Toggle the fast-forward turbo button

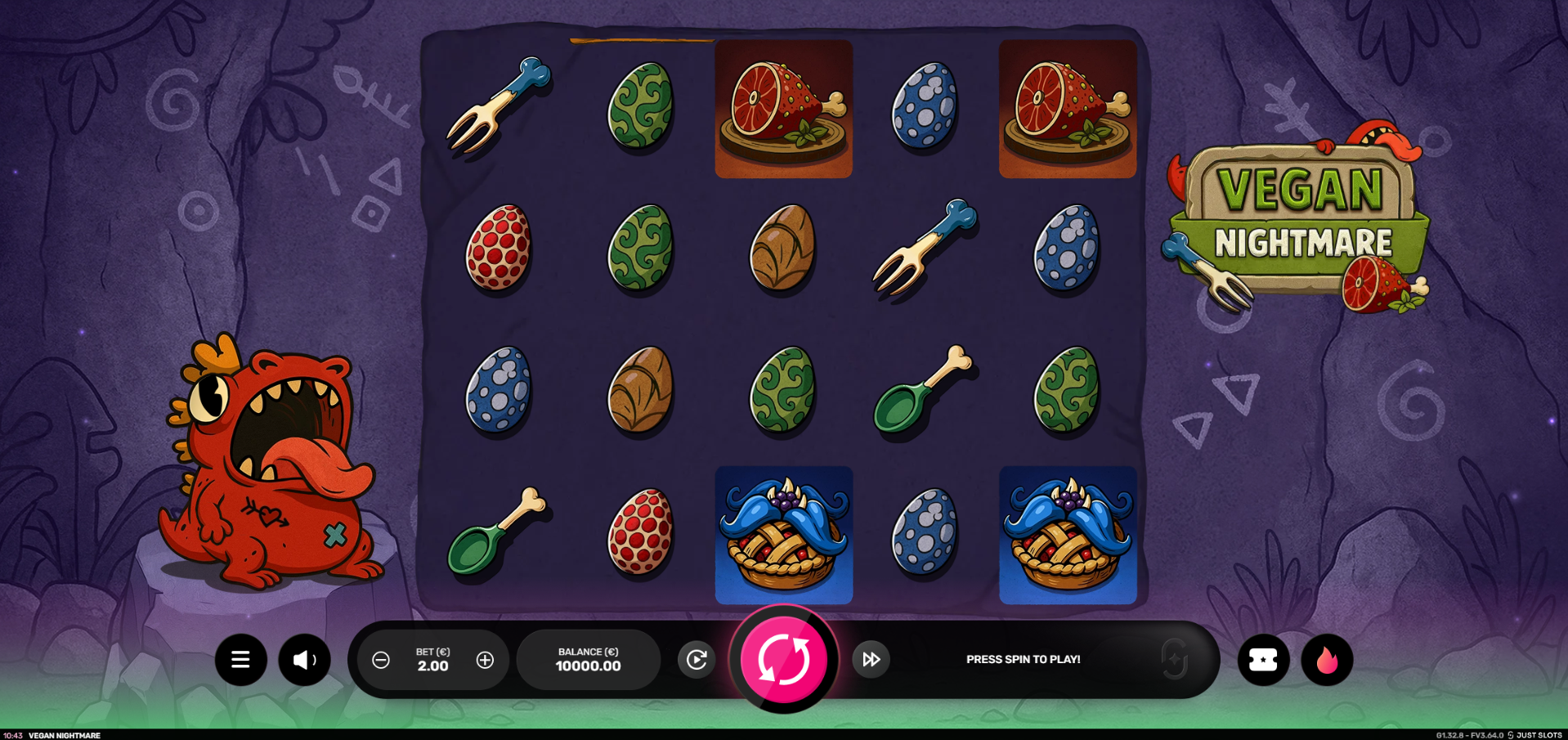pos(871,659)
